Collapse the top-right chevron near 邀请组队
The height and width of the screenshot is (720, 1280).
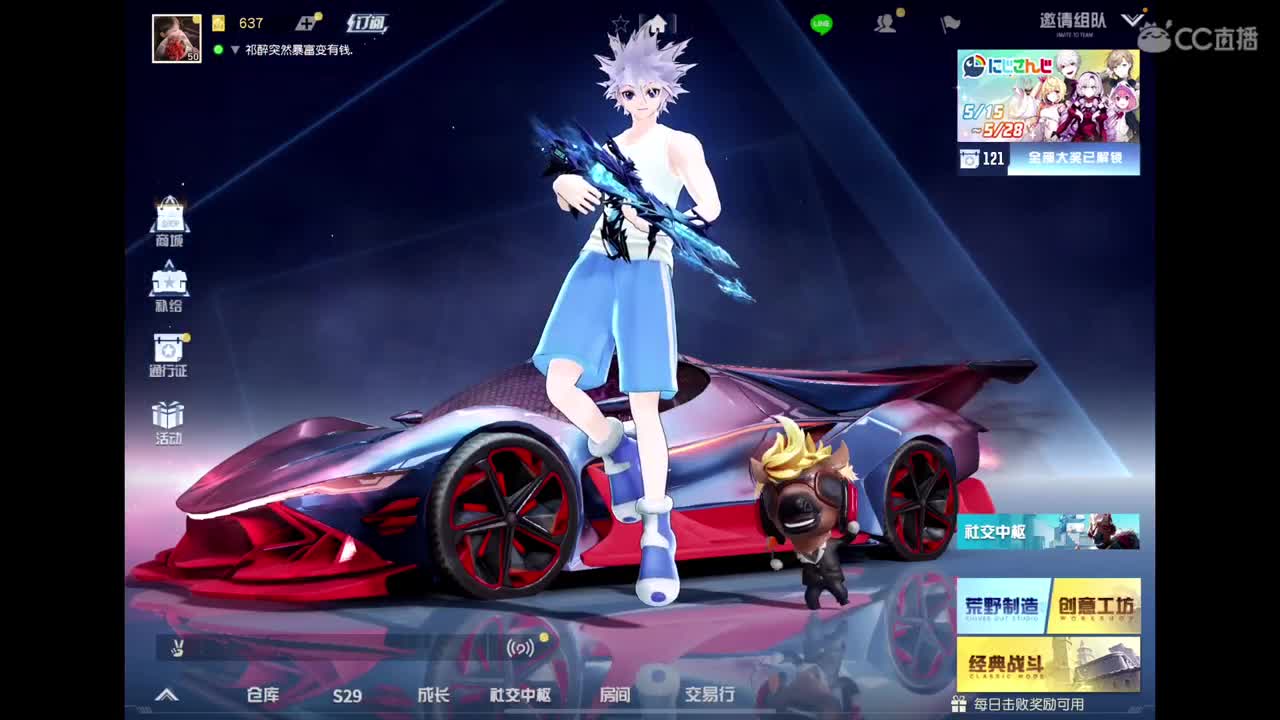tap(1131, 17)
